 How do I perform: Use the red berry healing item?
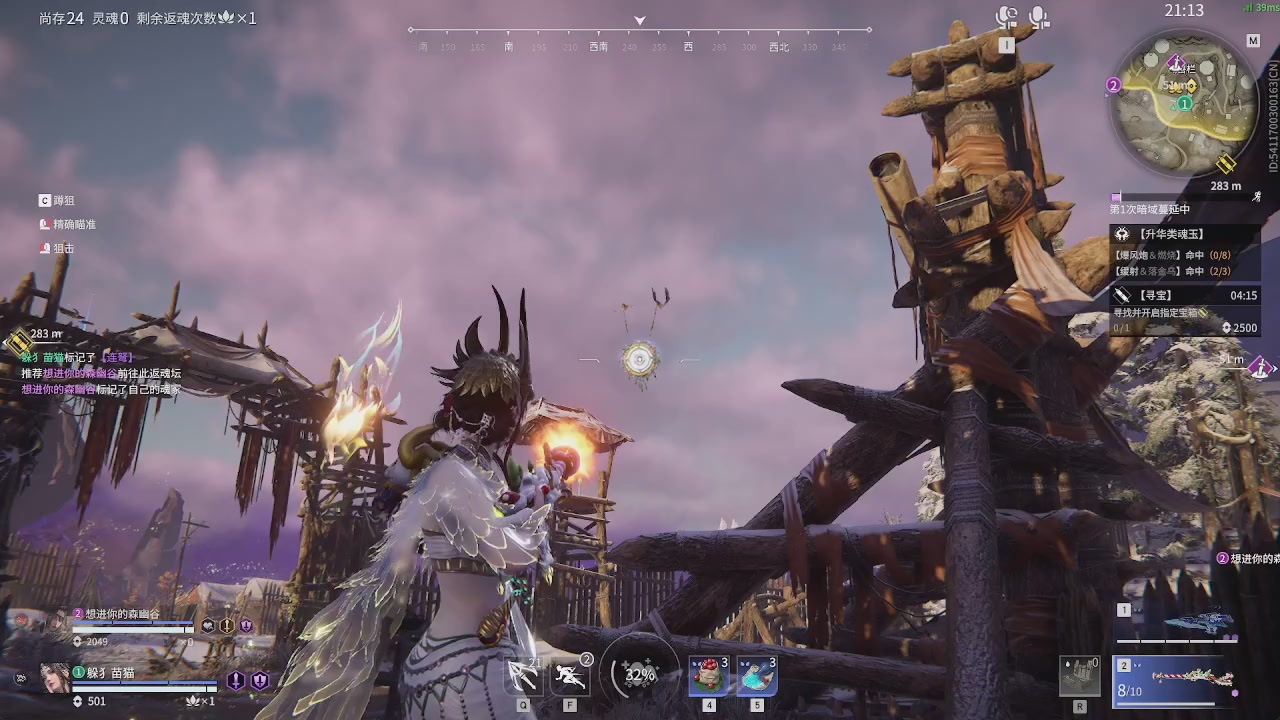pos(709,676)
